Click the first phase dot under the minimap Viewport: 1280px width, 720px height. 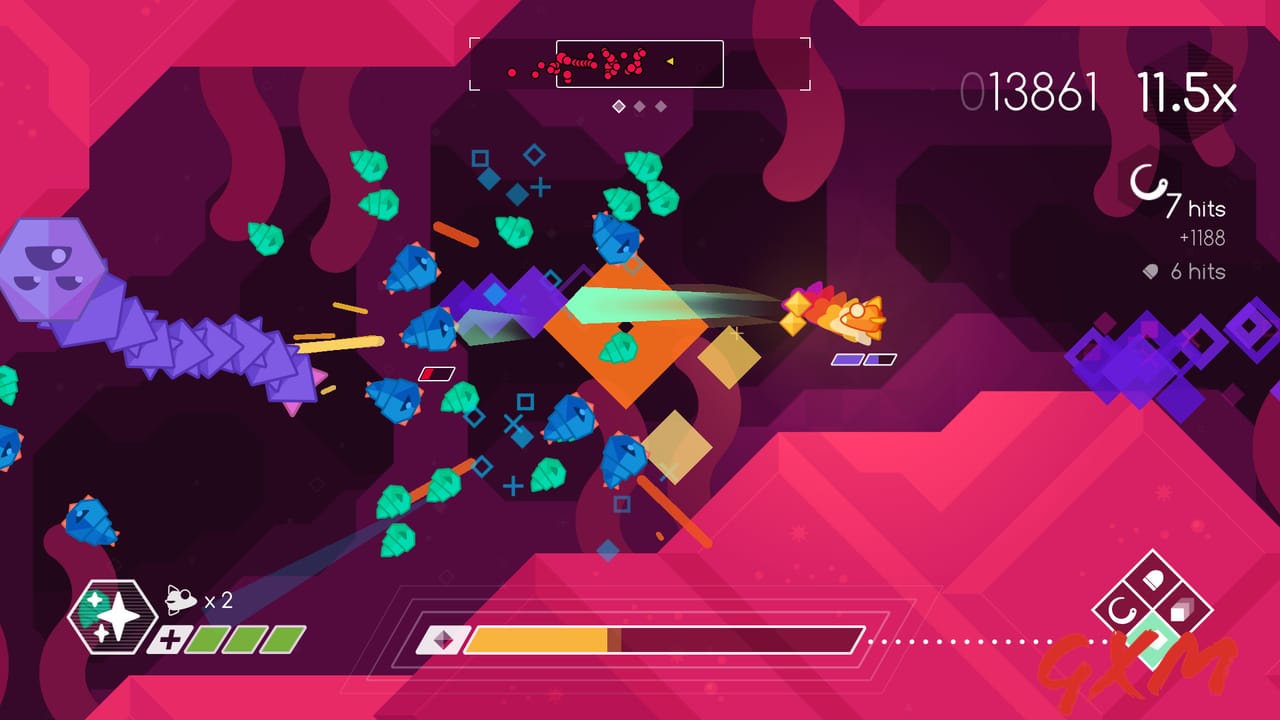(x=619, y=105)
